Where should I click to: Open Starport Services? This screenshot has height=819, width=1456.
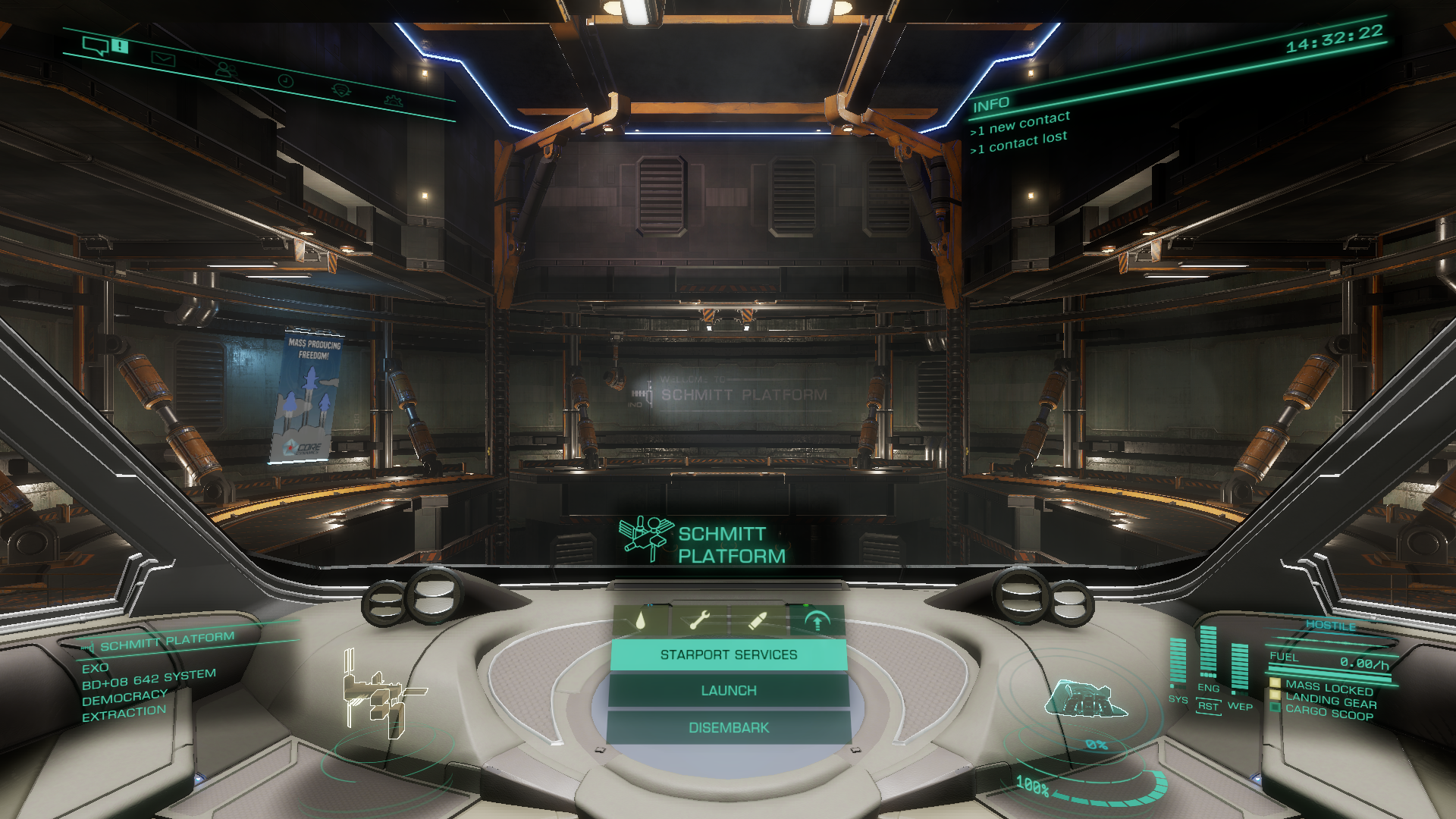coord(728,654)
